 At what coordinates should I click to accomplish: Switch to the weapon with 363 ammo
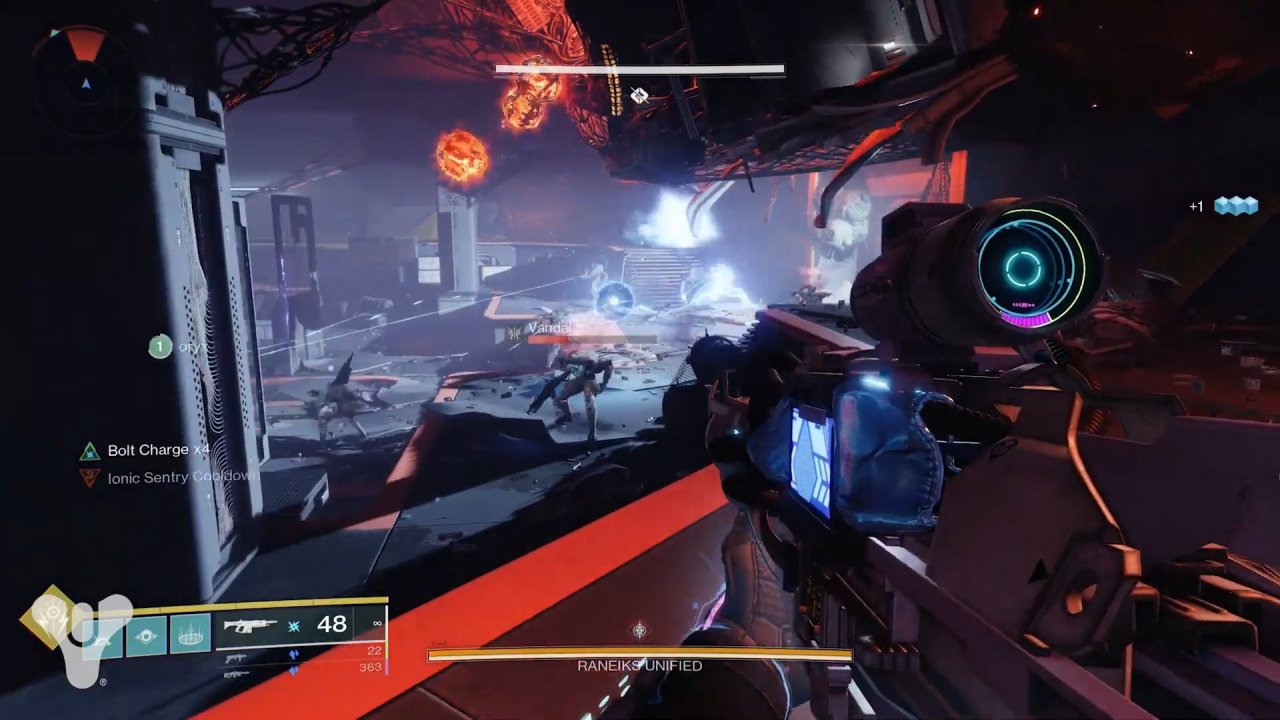coord(237,673)
